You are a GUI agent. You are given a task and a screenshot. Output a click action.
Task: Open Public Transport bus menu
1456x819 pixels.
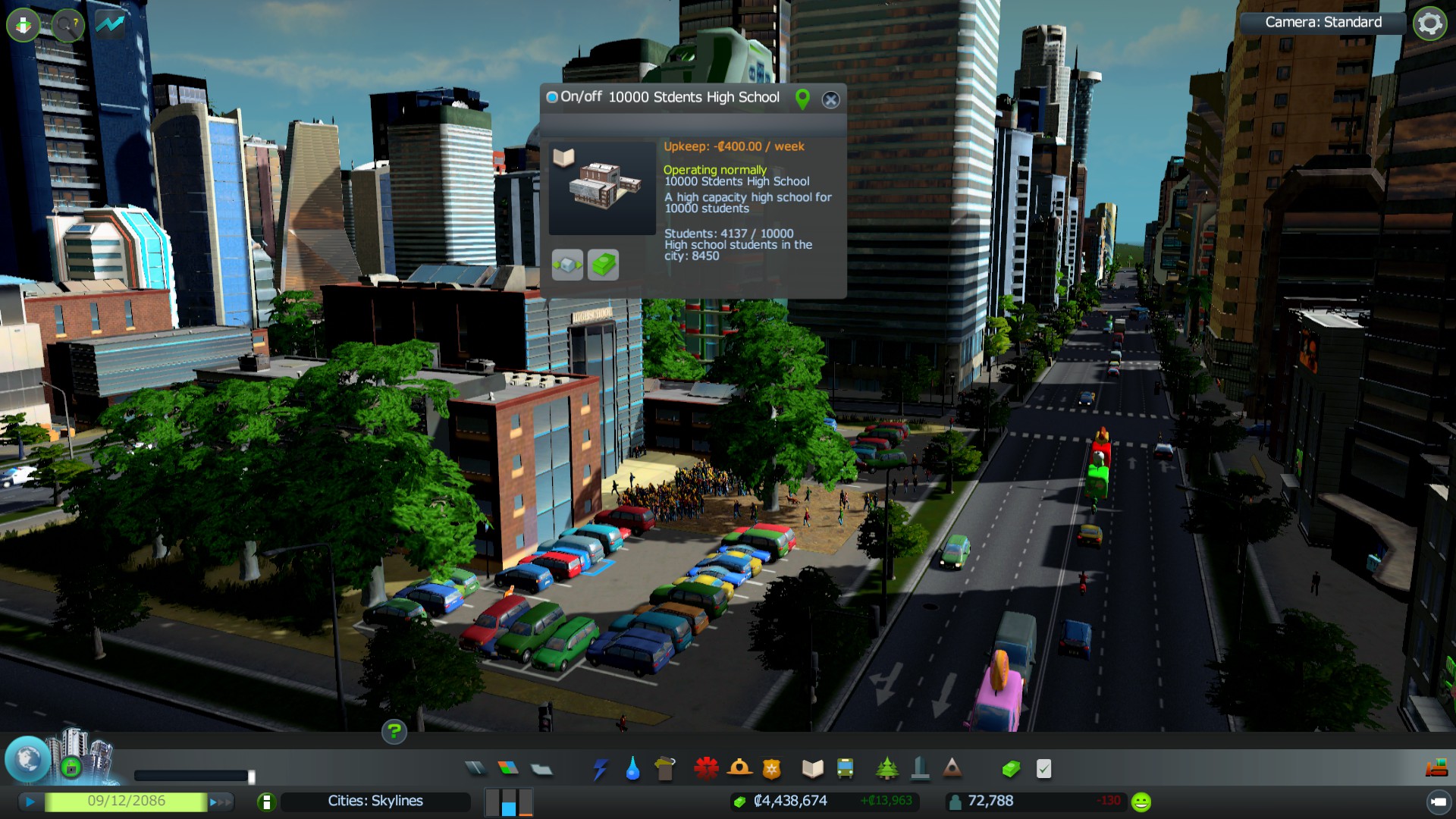pos(845,769)
